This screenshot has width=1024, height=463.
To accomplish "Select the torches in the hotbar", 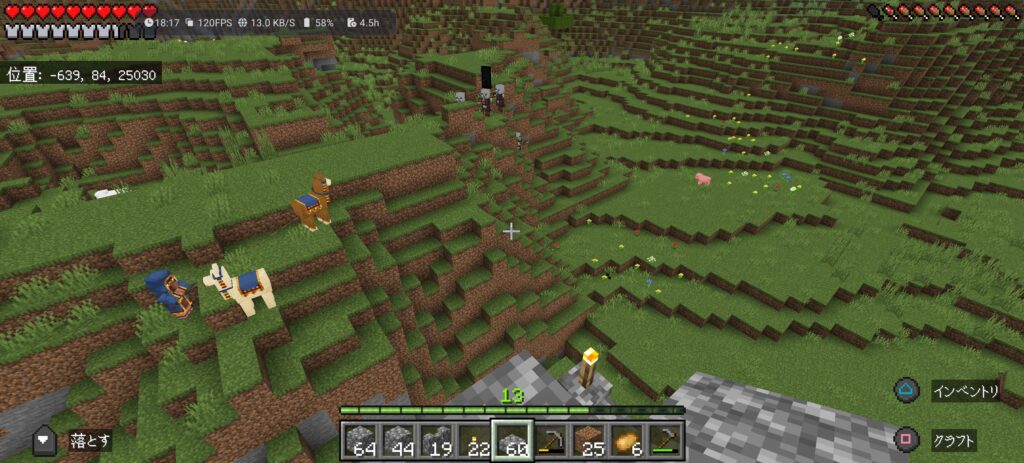I will [x=475, y=440].
